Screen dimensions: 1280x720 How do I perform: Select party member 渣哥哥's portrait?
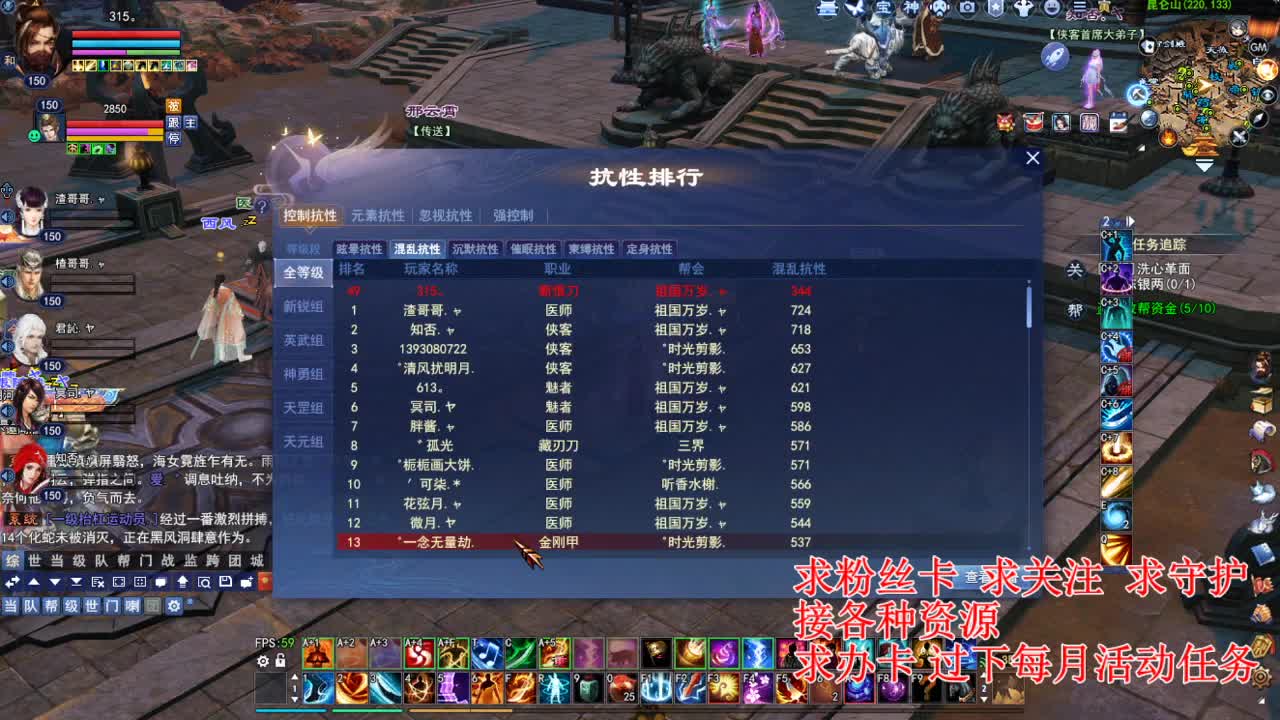tap(32, 211)
